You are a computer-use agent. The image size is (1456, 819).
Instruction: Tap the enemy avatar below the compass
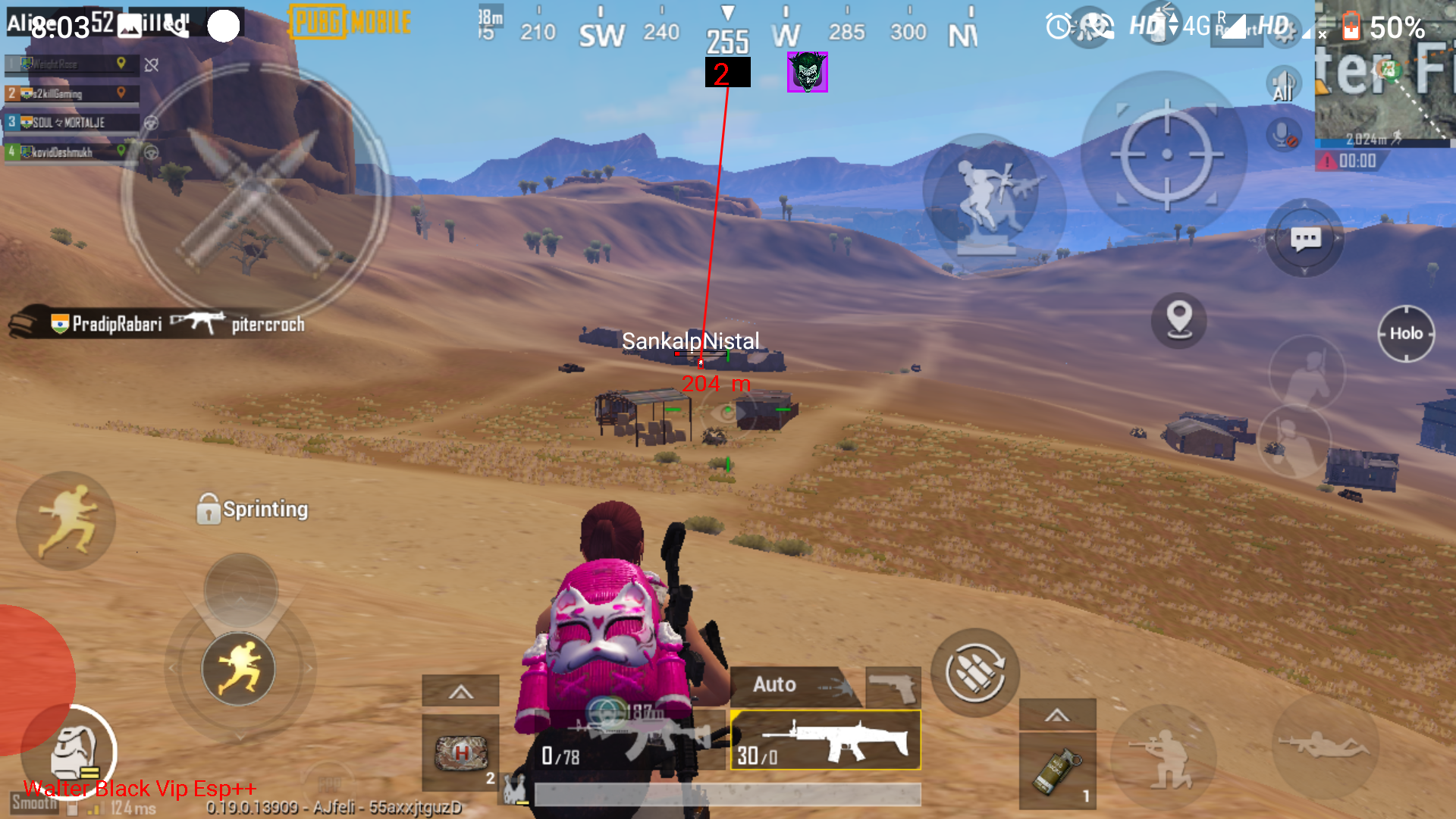click(x=806, y=72)
